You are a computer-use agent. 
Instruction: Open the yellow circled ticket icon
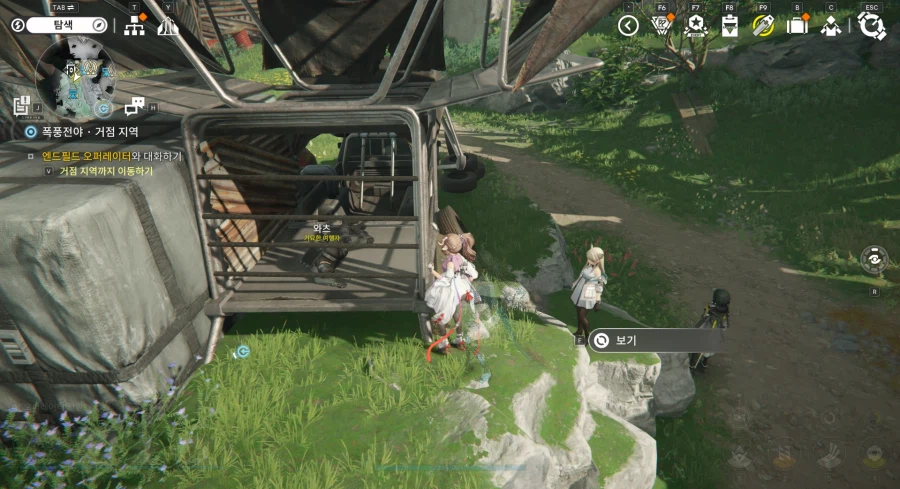763,26
